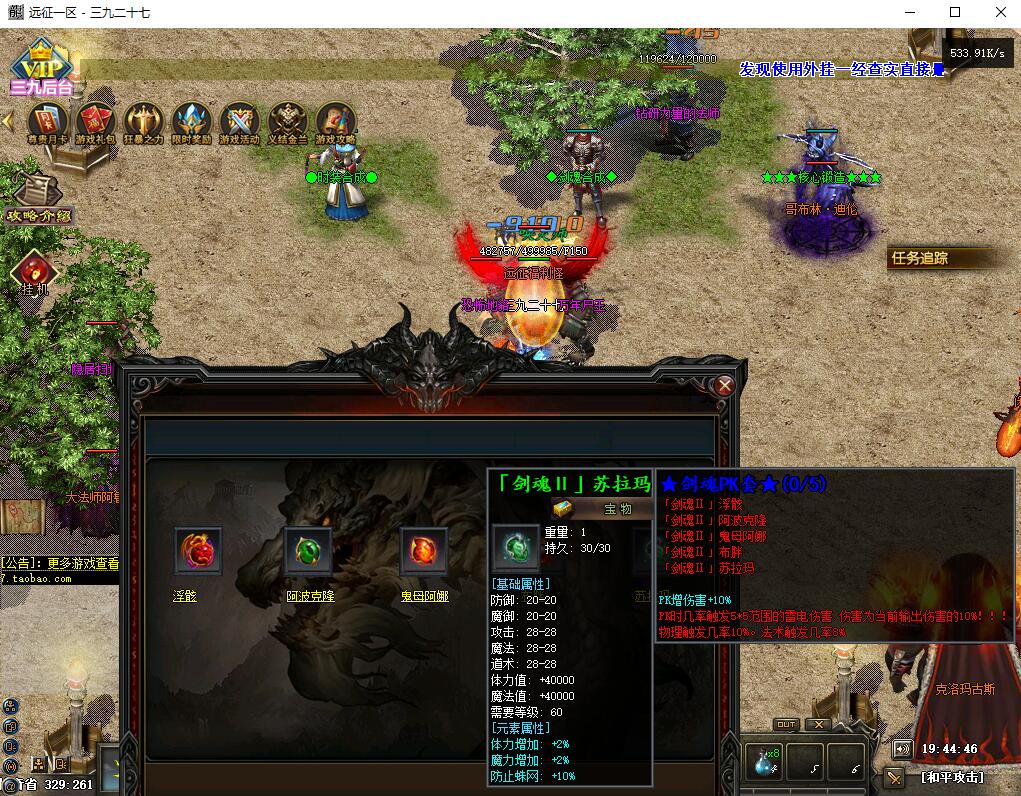Select the 阿波克隆 green gem item
The height and width of the screenshot is (796, 1021).
point(309,550)
